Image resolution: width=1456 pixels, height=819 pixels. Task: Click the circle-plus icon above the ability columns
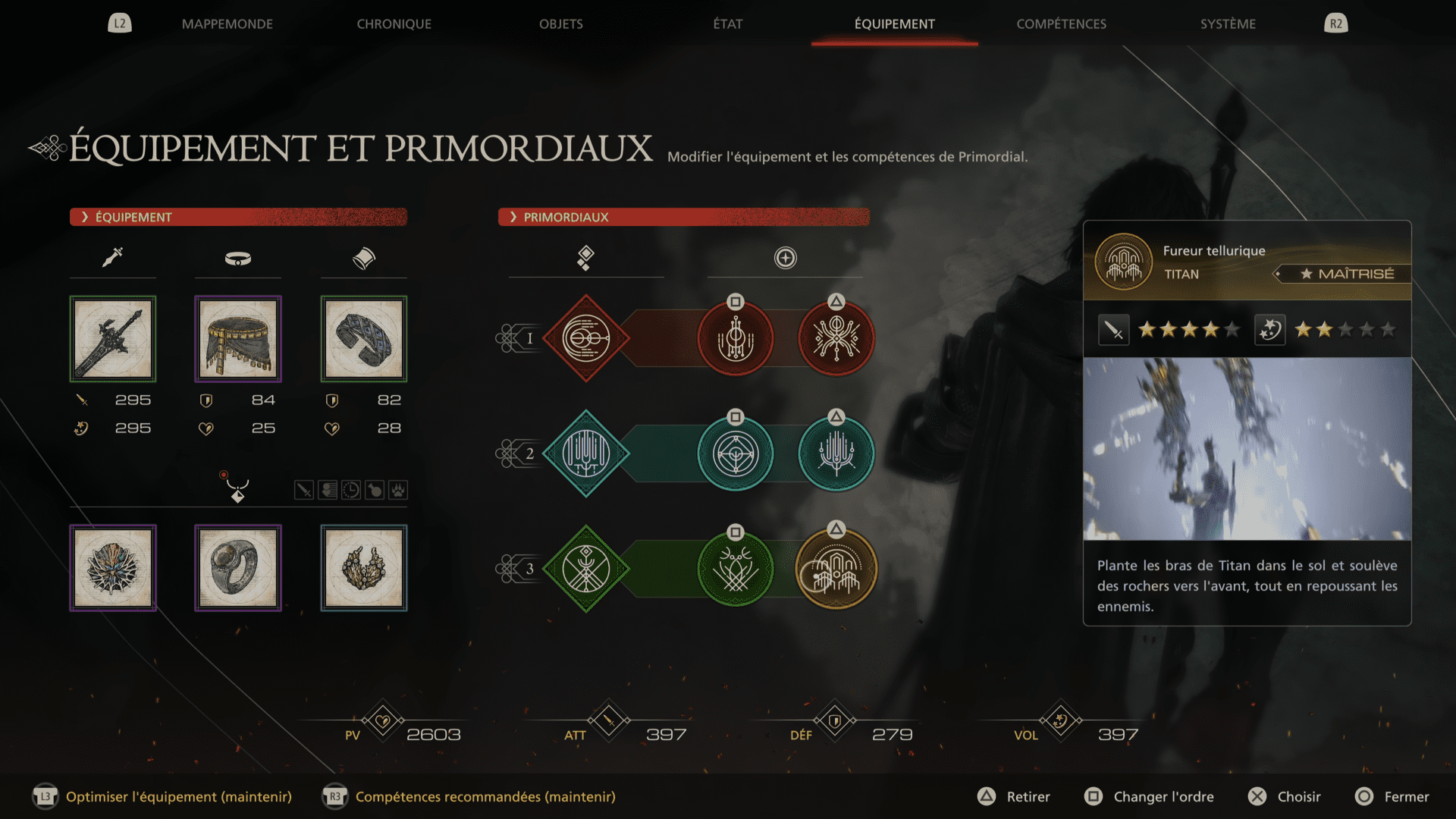click(785, 257)
